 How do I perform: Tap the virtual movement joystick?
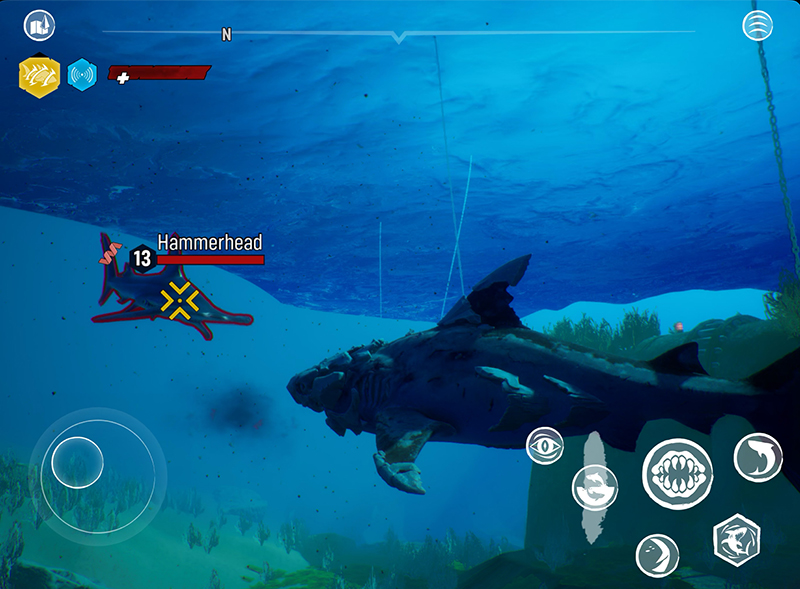pyautogui.click(x=78, y=462)
